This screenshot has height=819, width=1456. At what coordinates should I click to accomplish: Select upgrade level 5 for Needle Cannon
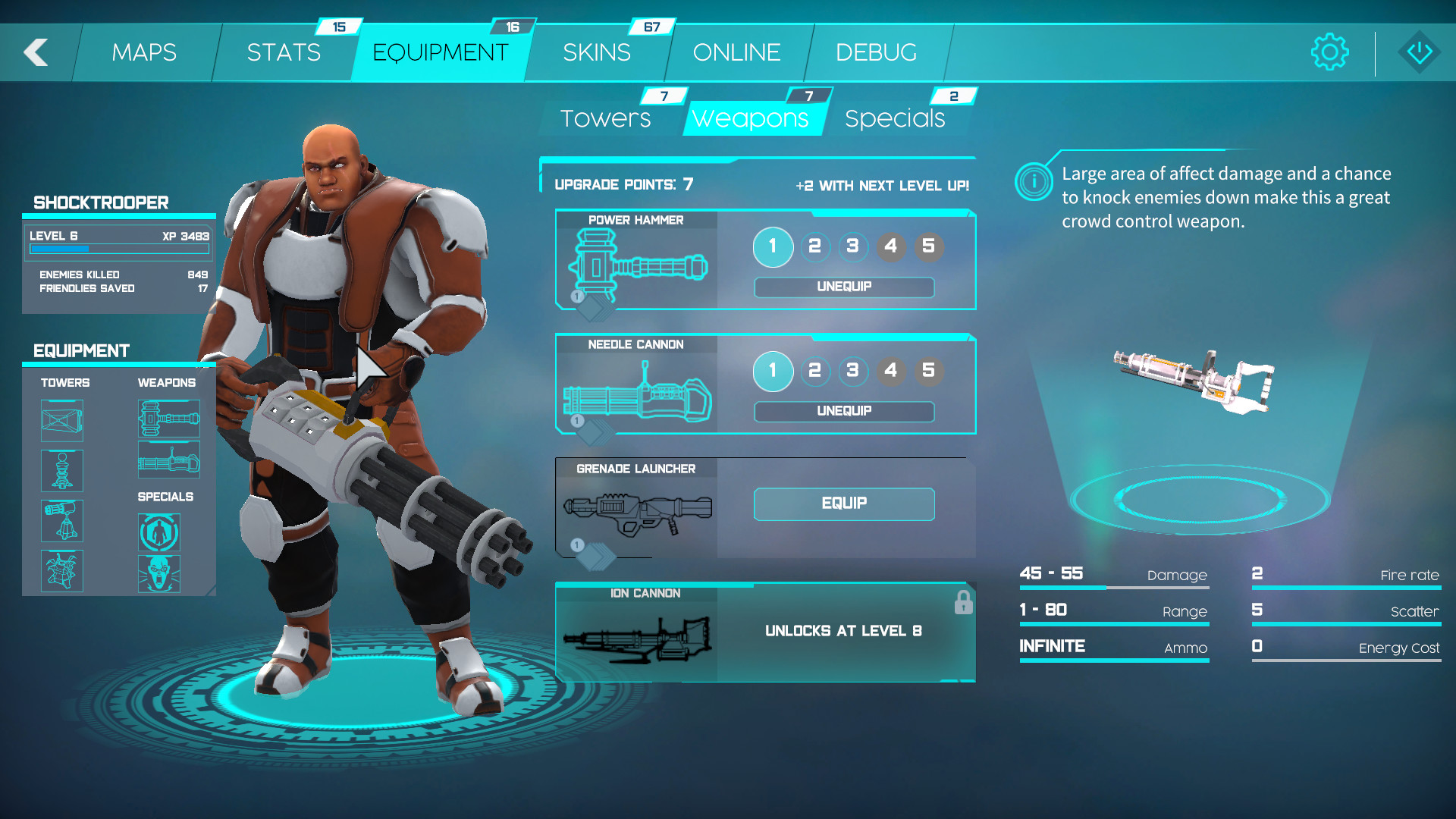click(x=928, y=372)
